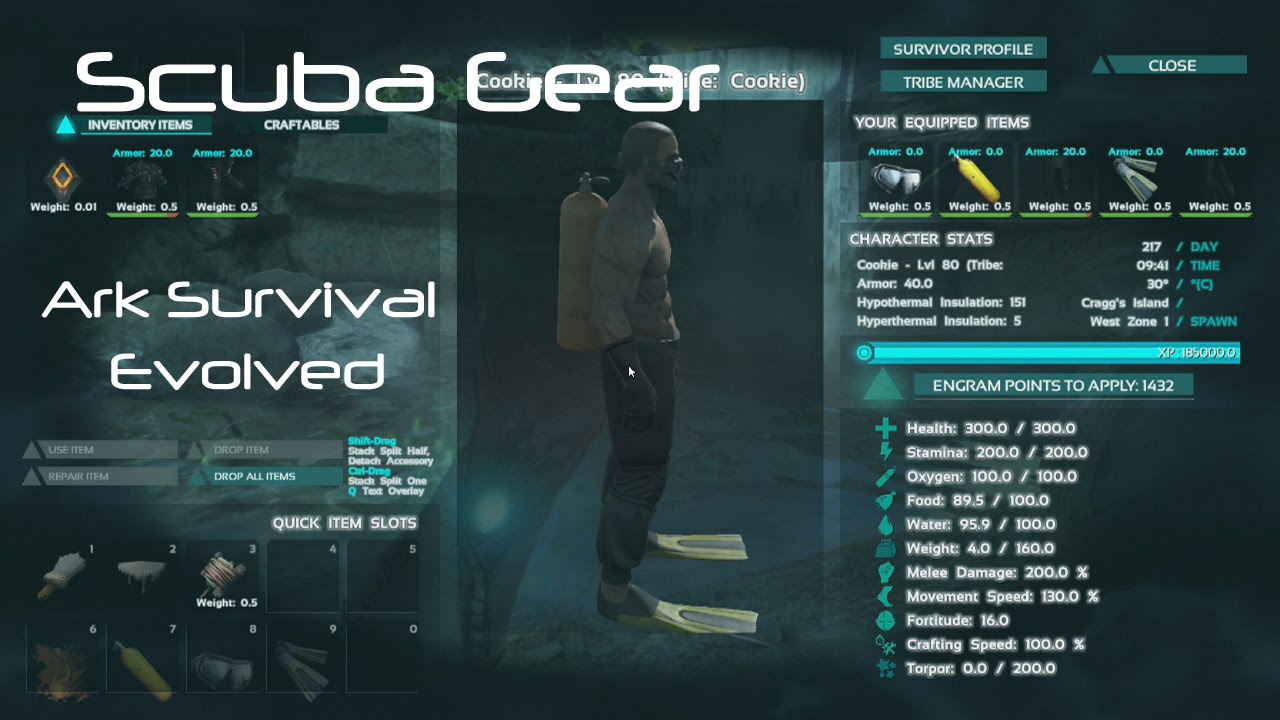Switch to the Inventory Items tab

143,126
